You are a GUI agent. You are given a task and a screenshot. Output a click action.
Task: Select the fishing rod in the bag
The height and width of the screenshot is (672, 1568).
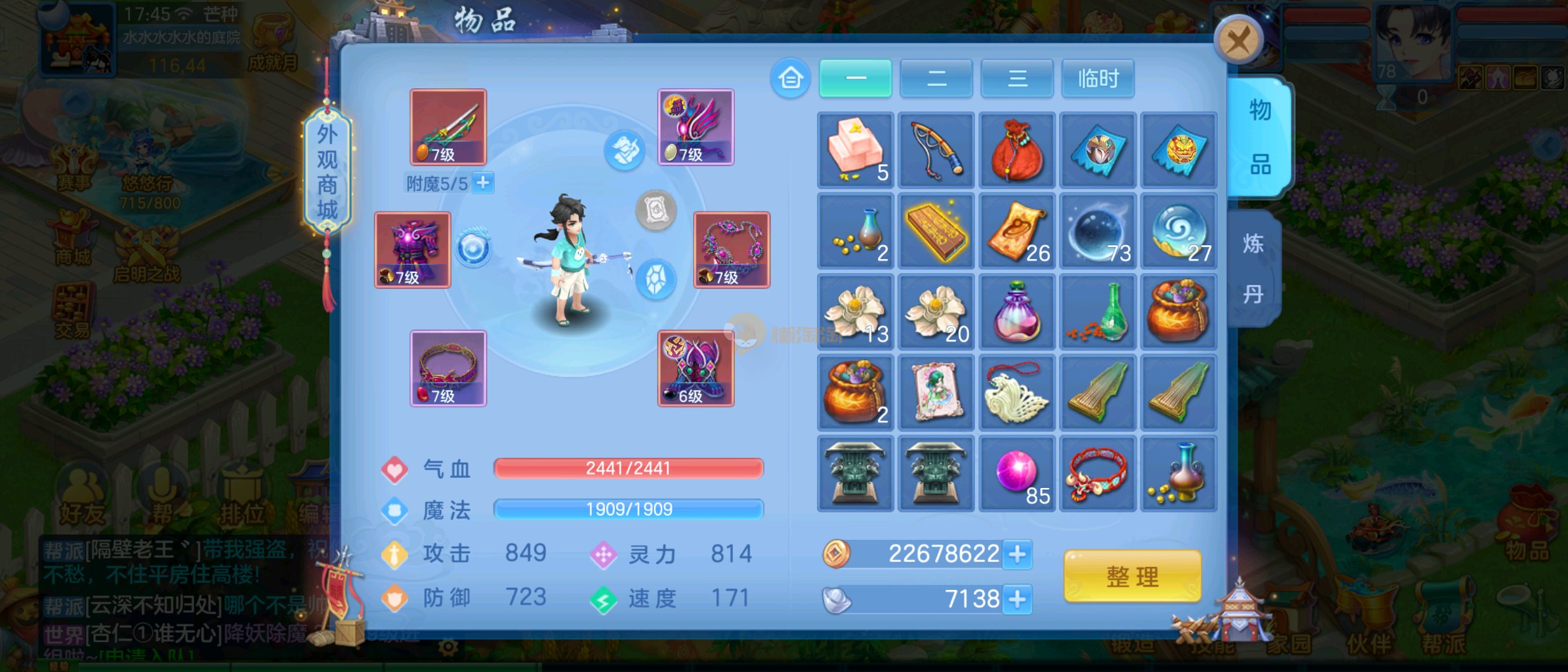click(936, 150)
